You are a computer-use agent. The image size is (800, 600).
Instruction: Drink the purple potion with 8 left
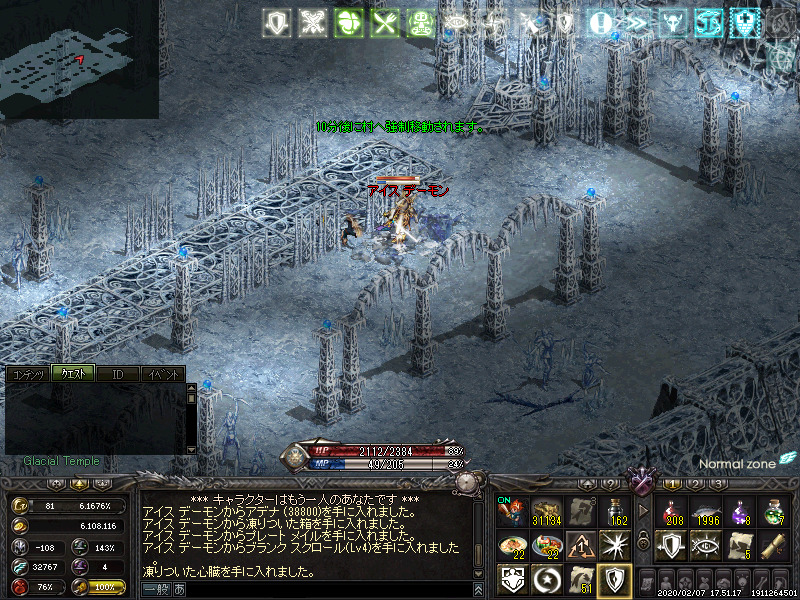pos(741,512)
